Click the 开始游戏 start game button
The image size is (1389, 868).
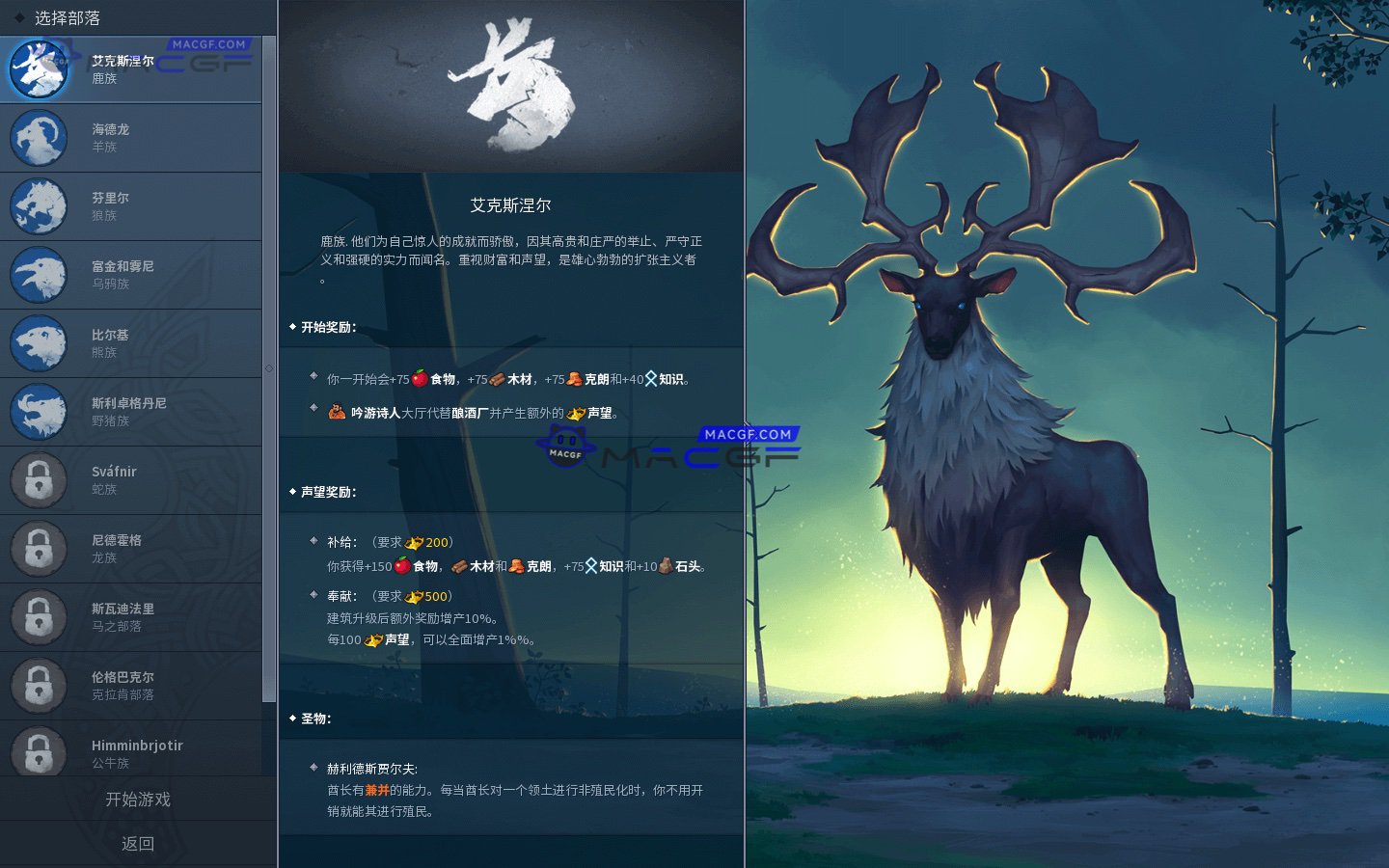click(139, 800)
